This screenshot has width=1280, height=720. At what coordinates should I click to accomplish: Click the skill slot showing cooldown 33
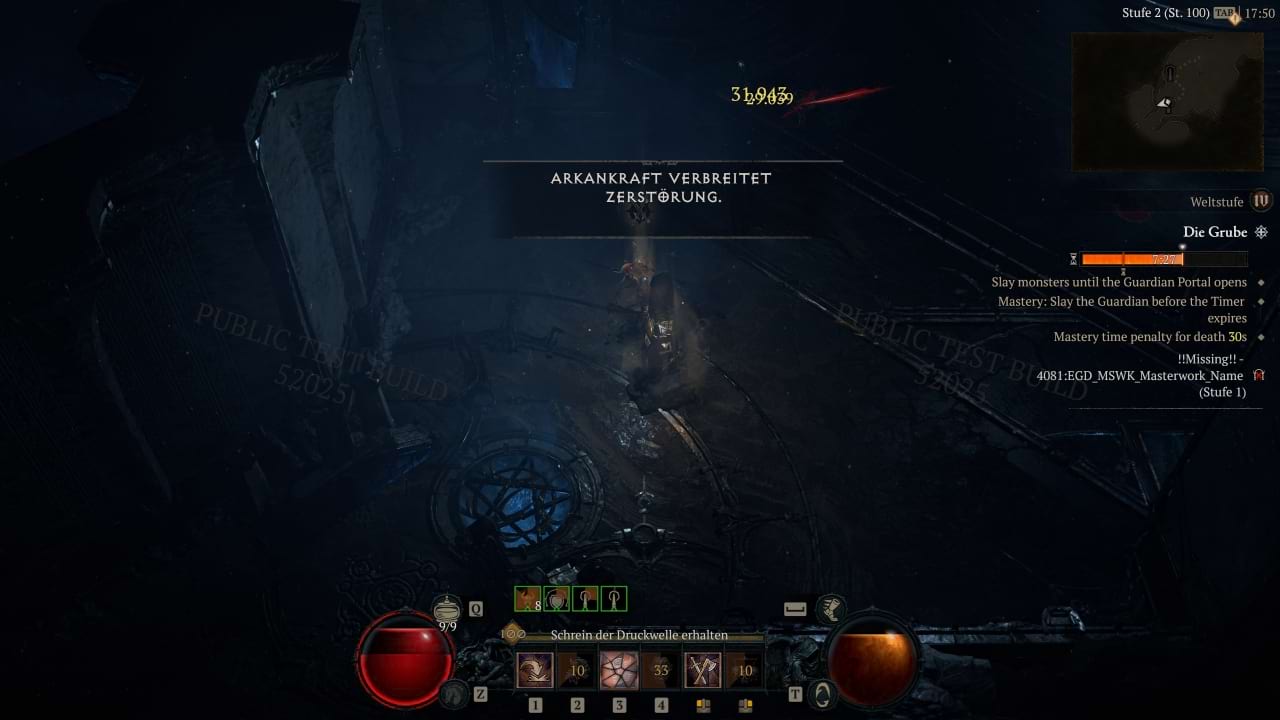tap(661, 670)
